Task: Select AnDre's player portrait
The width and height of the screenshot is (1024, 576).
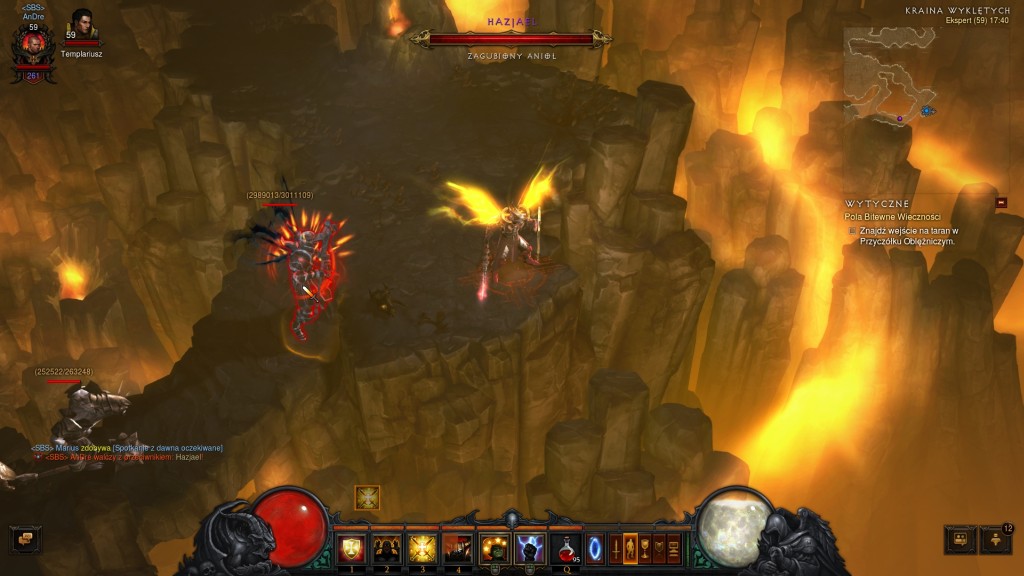Action: (33, 45)
